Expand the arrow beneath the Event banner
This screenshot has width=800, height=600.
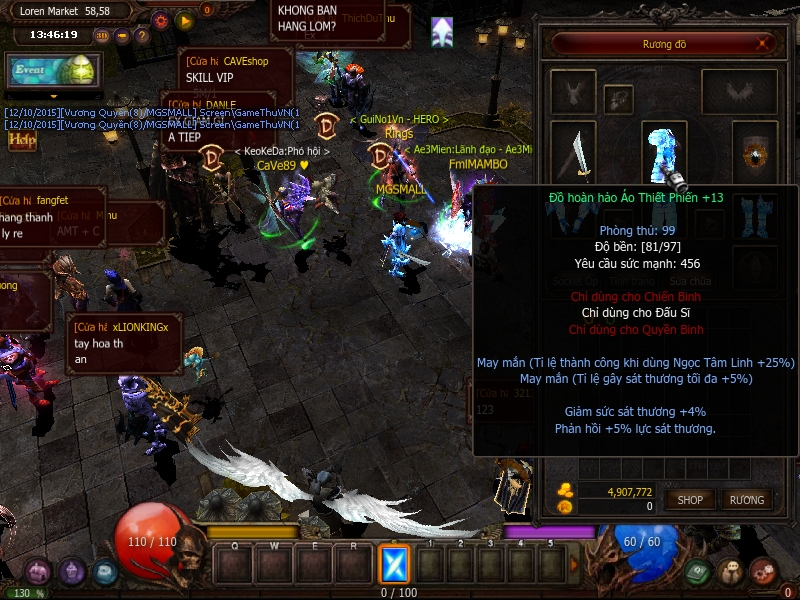click(52, 97)
